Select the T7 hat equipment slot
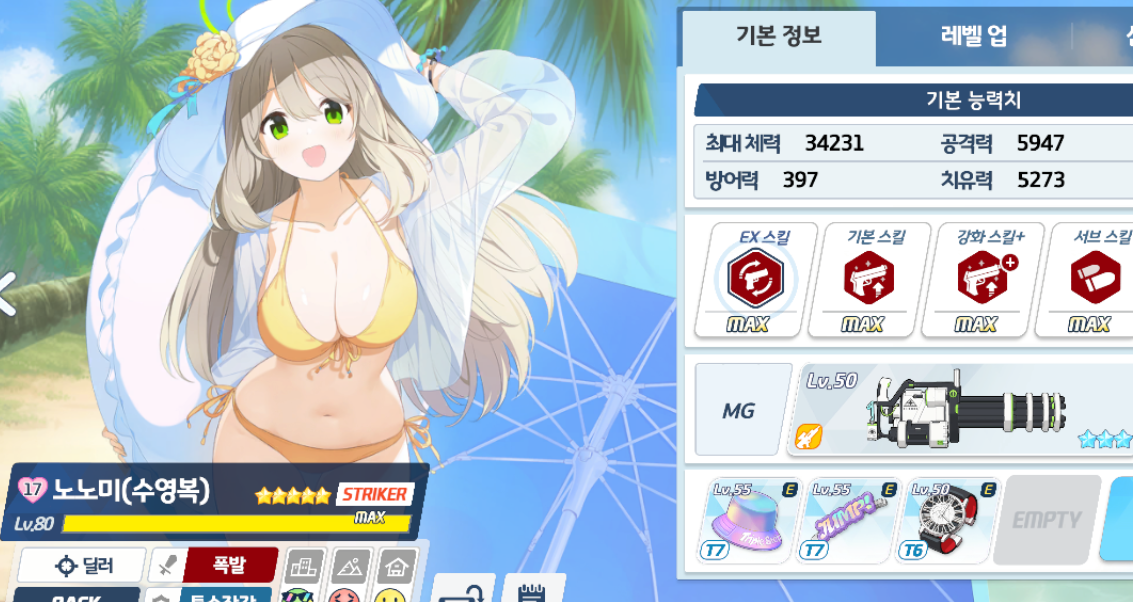The image size is (1133, 602). click(x=746, y=520)
